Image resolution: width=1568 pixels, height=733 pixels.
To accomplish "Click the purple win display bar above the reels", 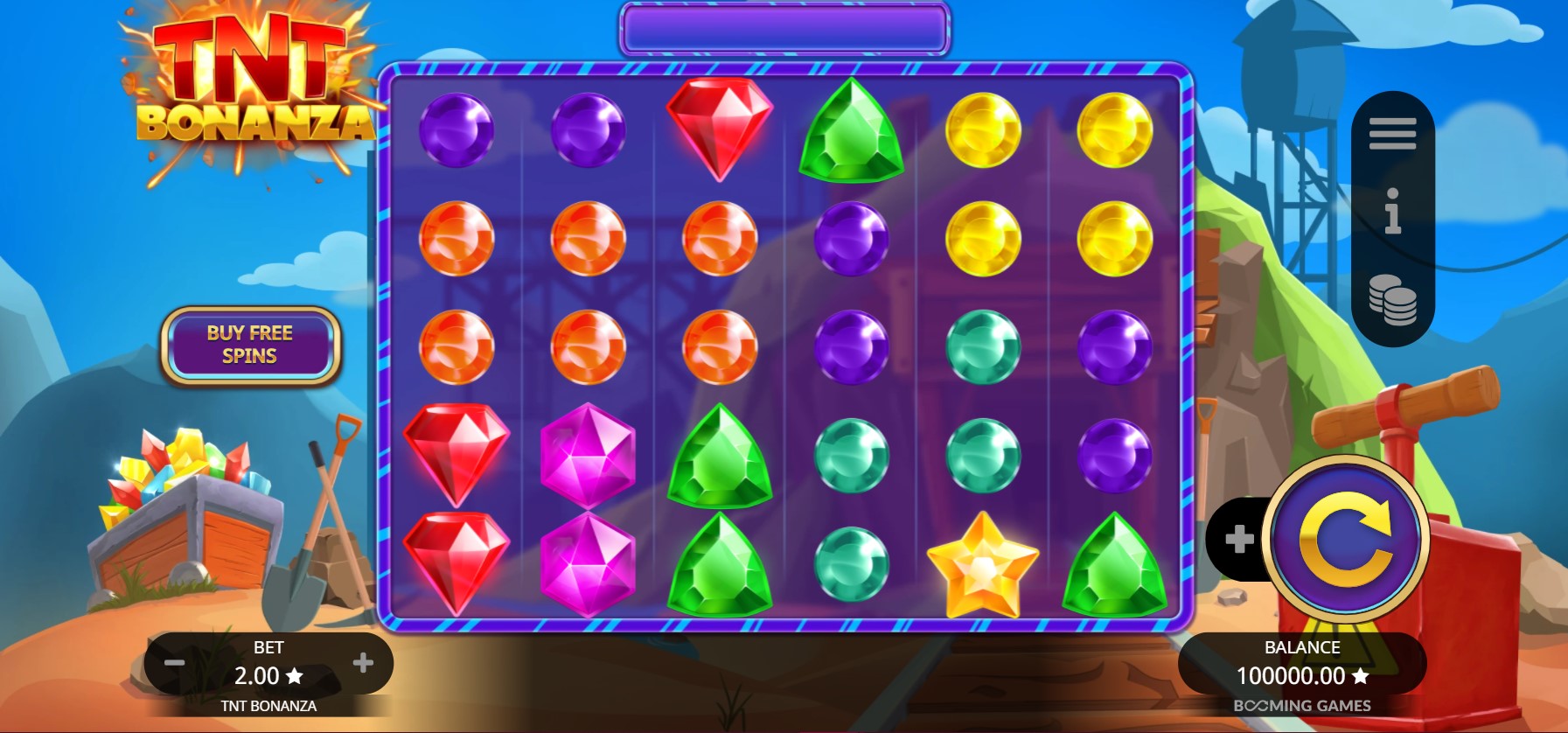I will (x=783, y=28).
